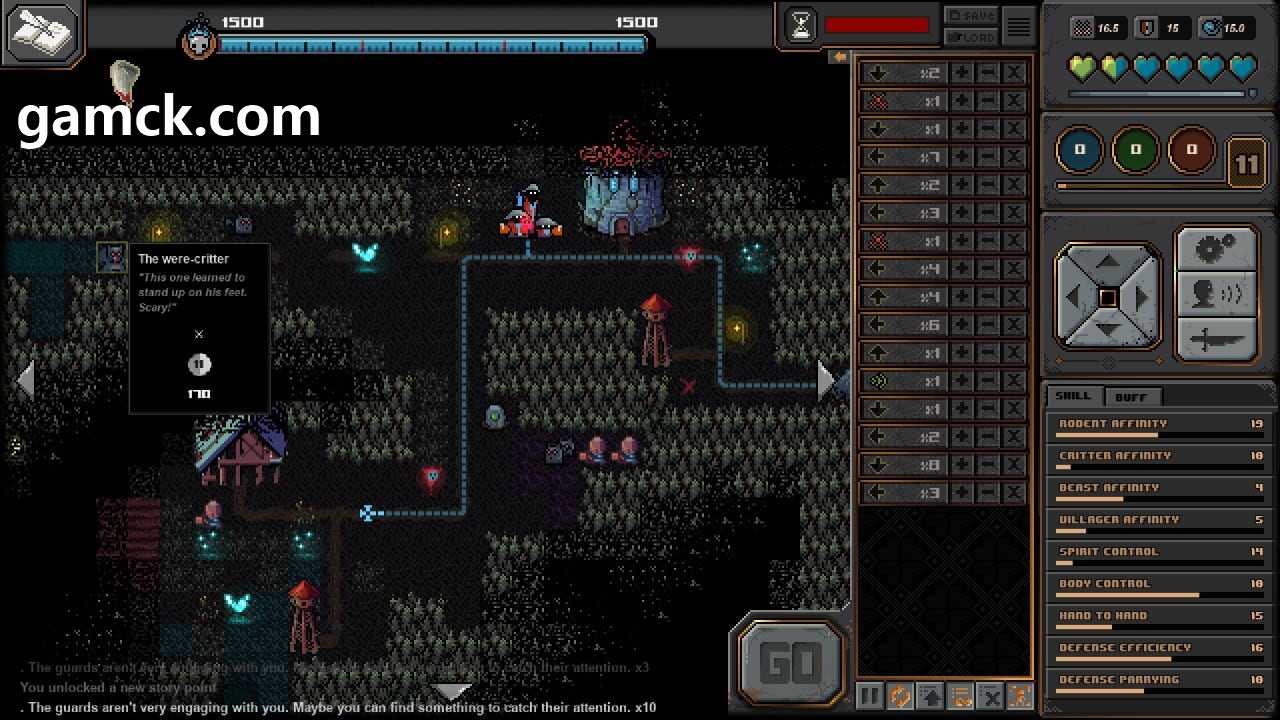Screen dimensions: 1280x720
Task: Click the gears action button
Action: (1216, 249)
